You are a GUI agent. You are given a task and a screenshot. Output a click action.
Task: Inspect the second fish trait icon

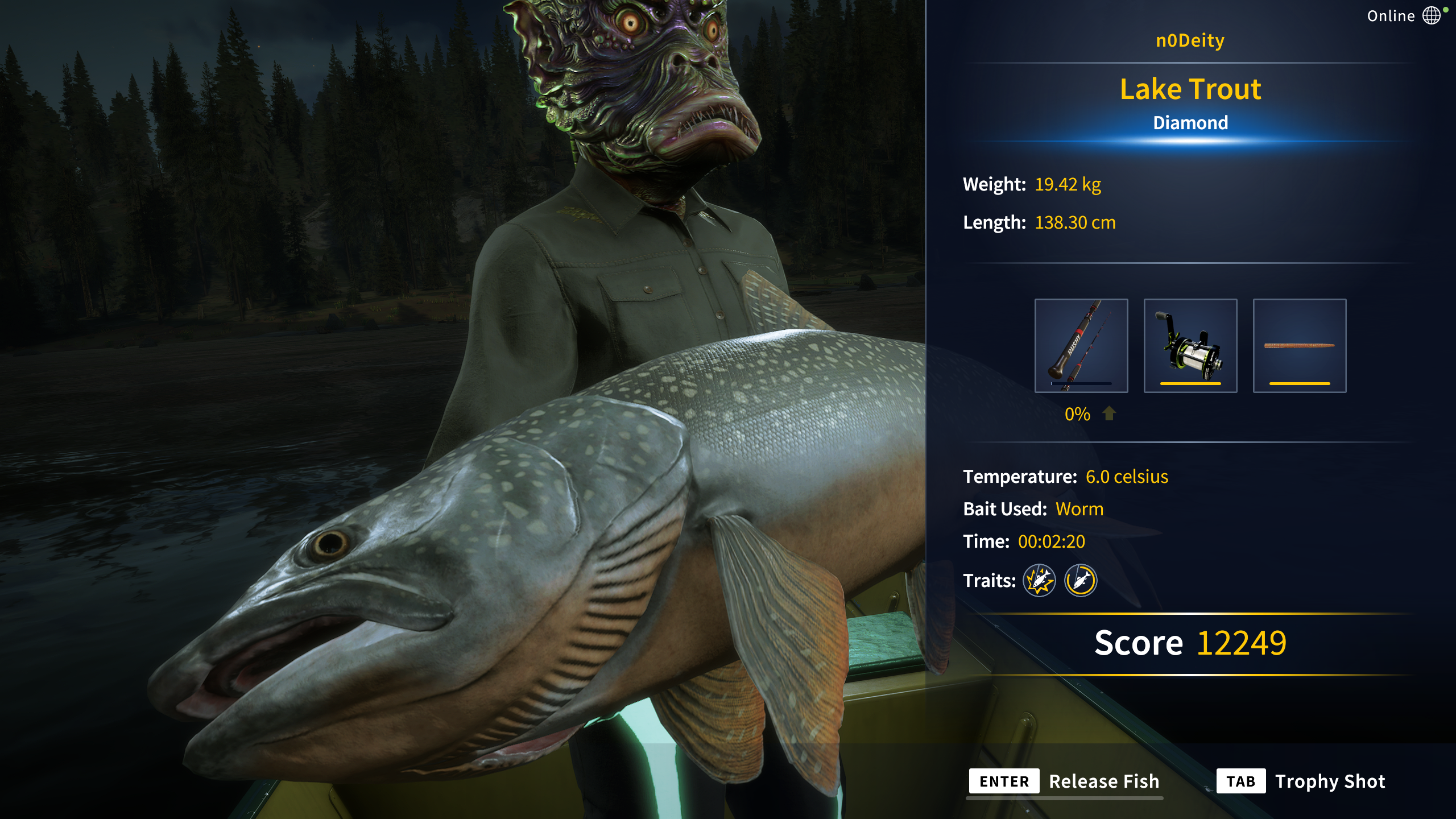tap(1081, 581)
